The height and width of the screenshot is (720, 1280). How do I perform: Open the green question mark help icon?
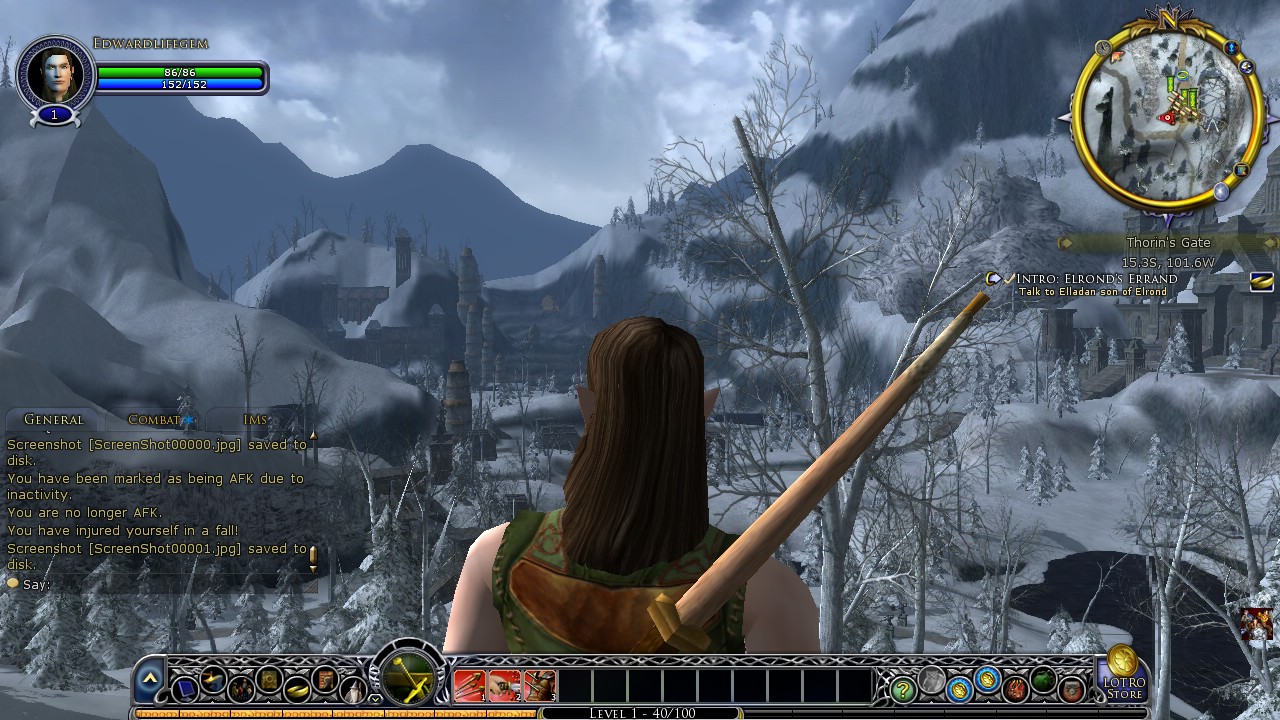903,689
